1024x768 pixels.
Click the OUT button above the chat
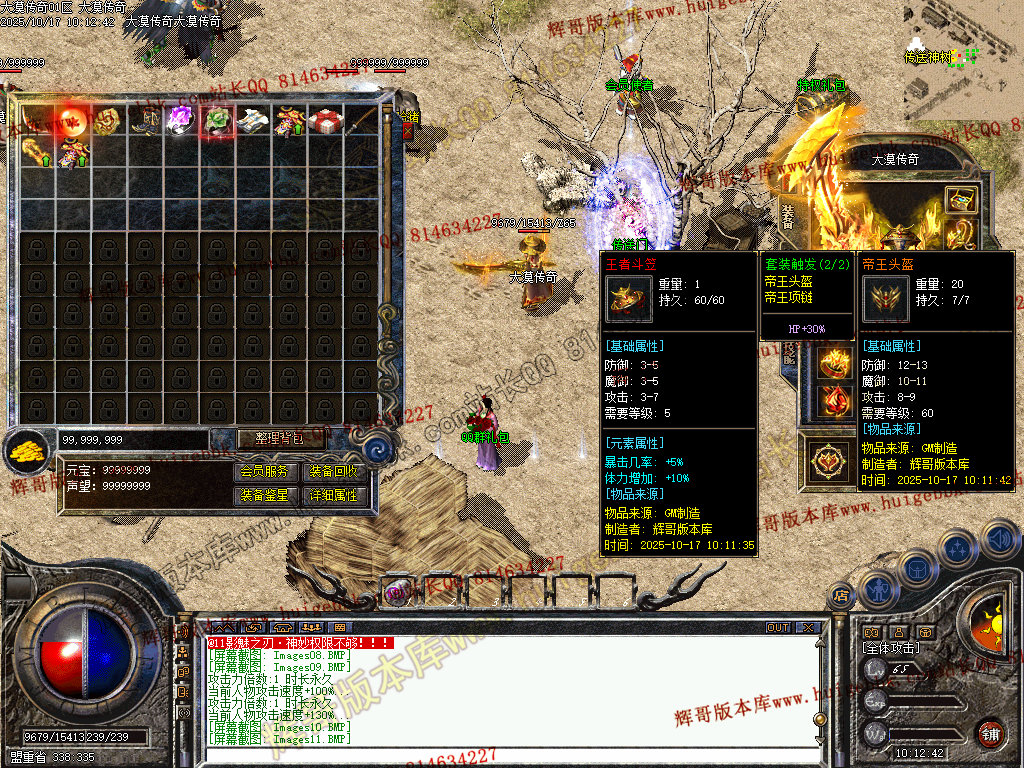tap(778, 628)
